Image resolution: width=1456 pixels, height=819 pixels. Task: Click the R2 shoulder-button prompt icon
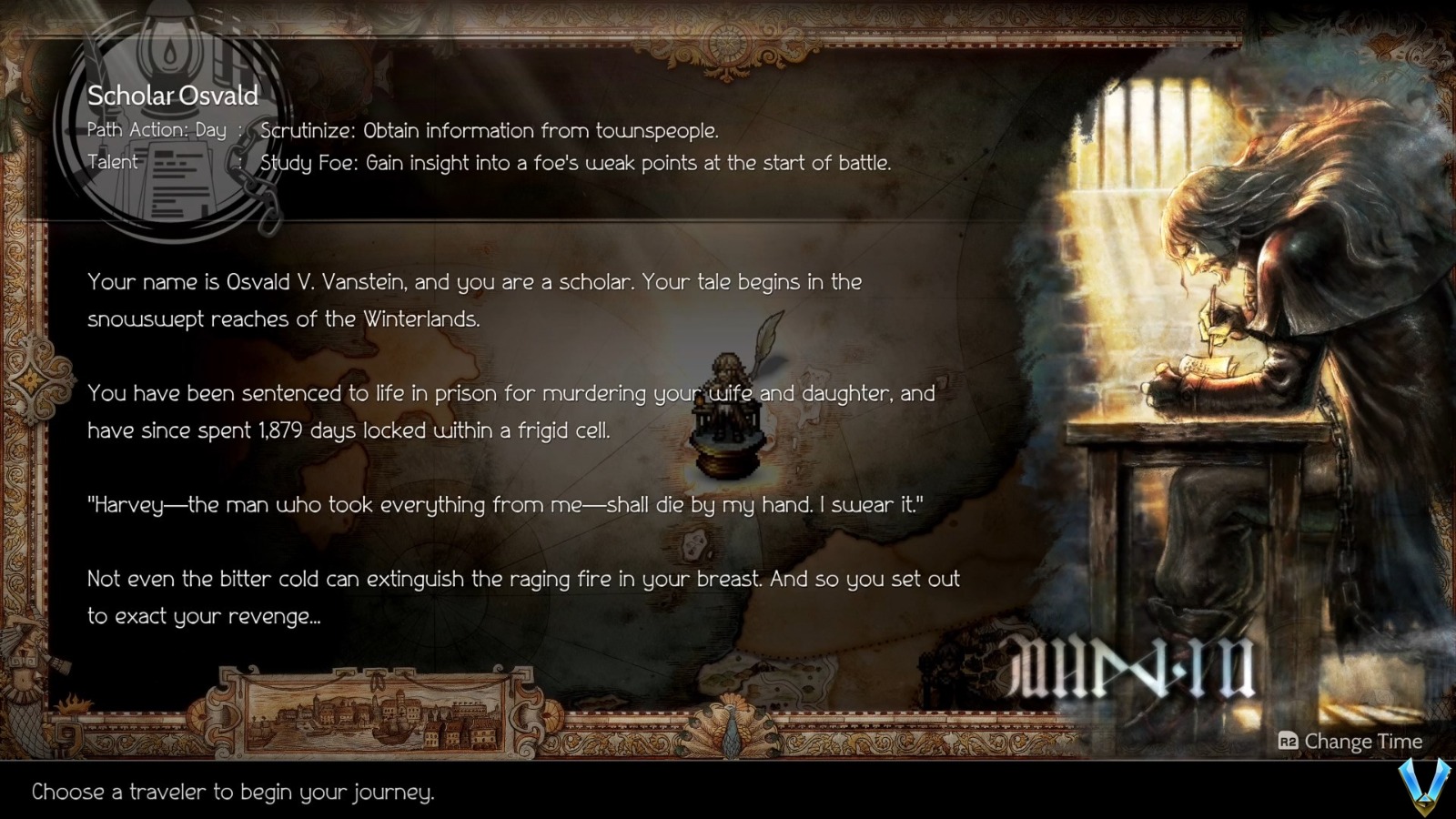coord(1287,742)
